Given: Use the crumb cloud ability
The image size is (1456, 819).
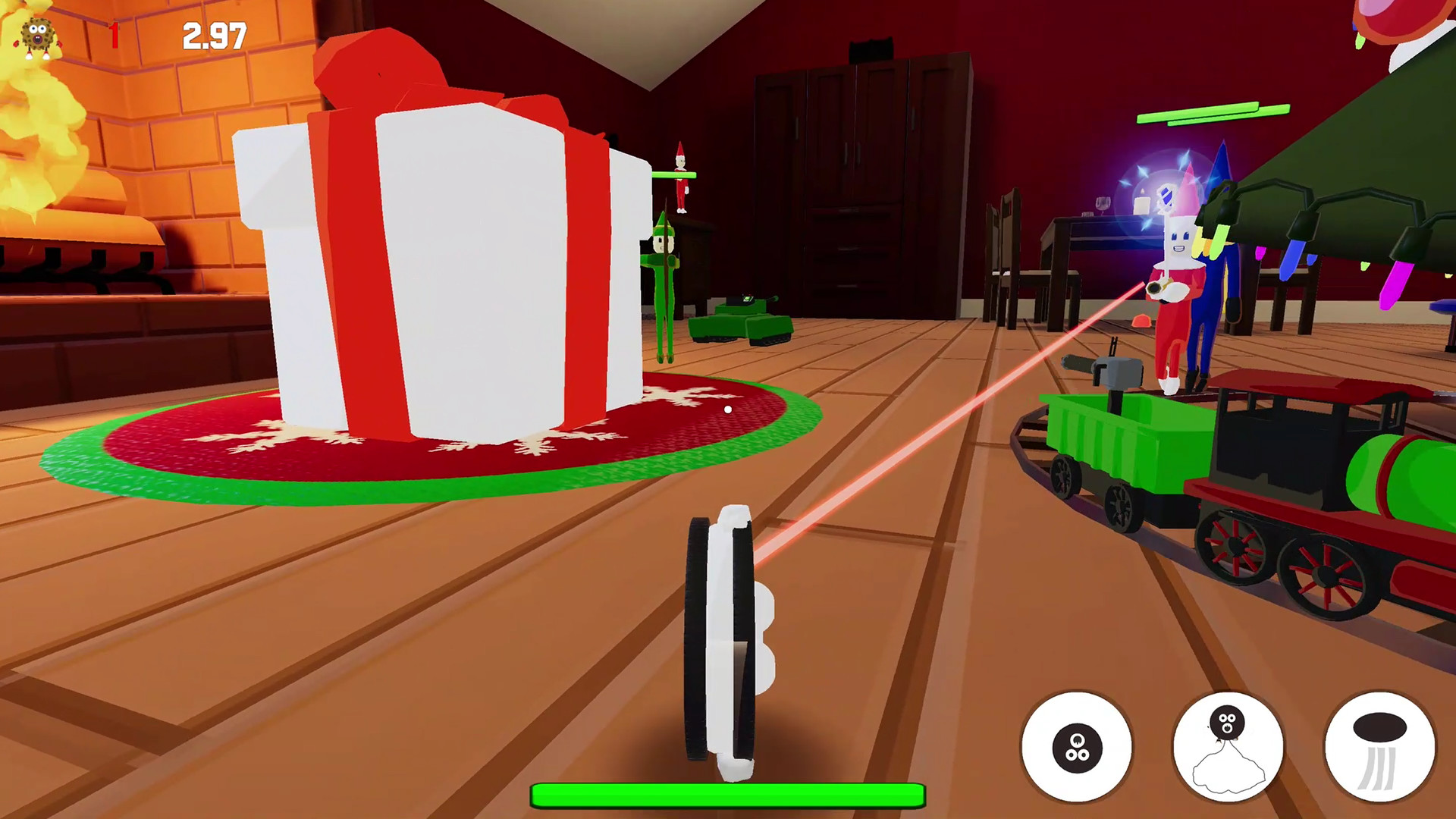Looking at the screenshot, I should [x=1228, y=747].
